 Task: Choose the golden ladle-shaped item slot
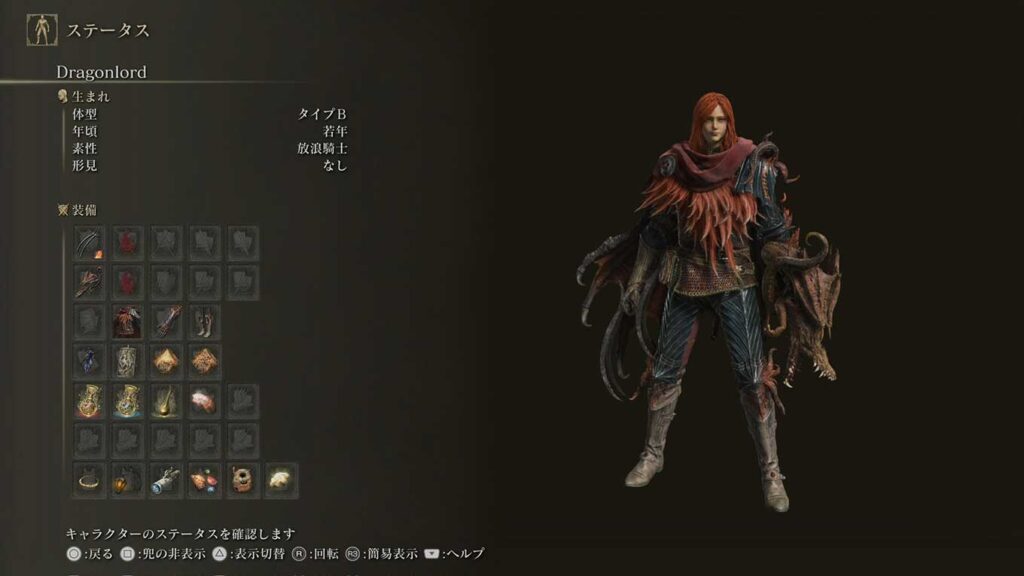(166, 400)
